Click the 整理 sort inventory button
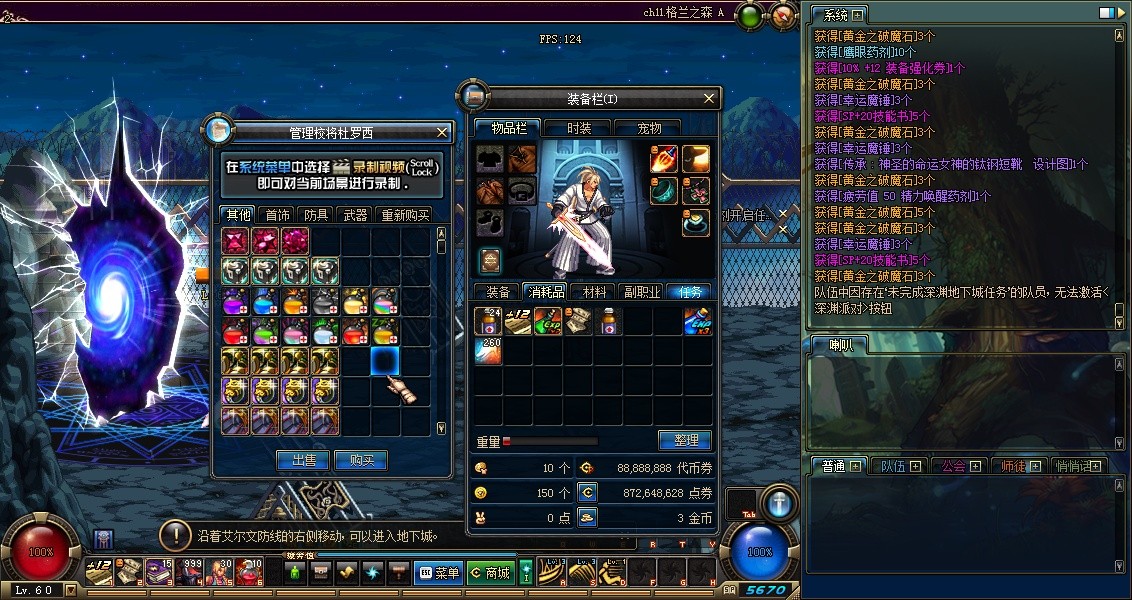1132x600 pixels. coord(685,440)
